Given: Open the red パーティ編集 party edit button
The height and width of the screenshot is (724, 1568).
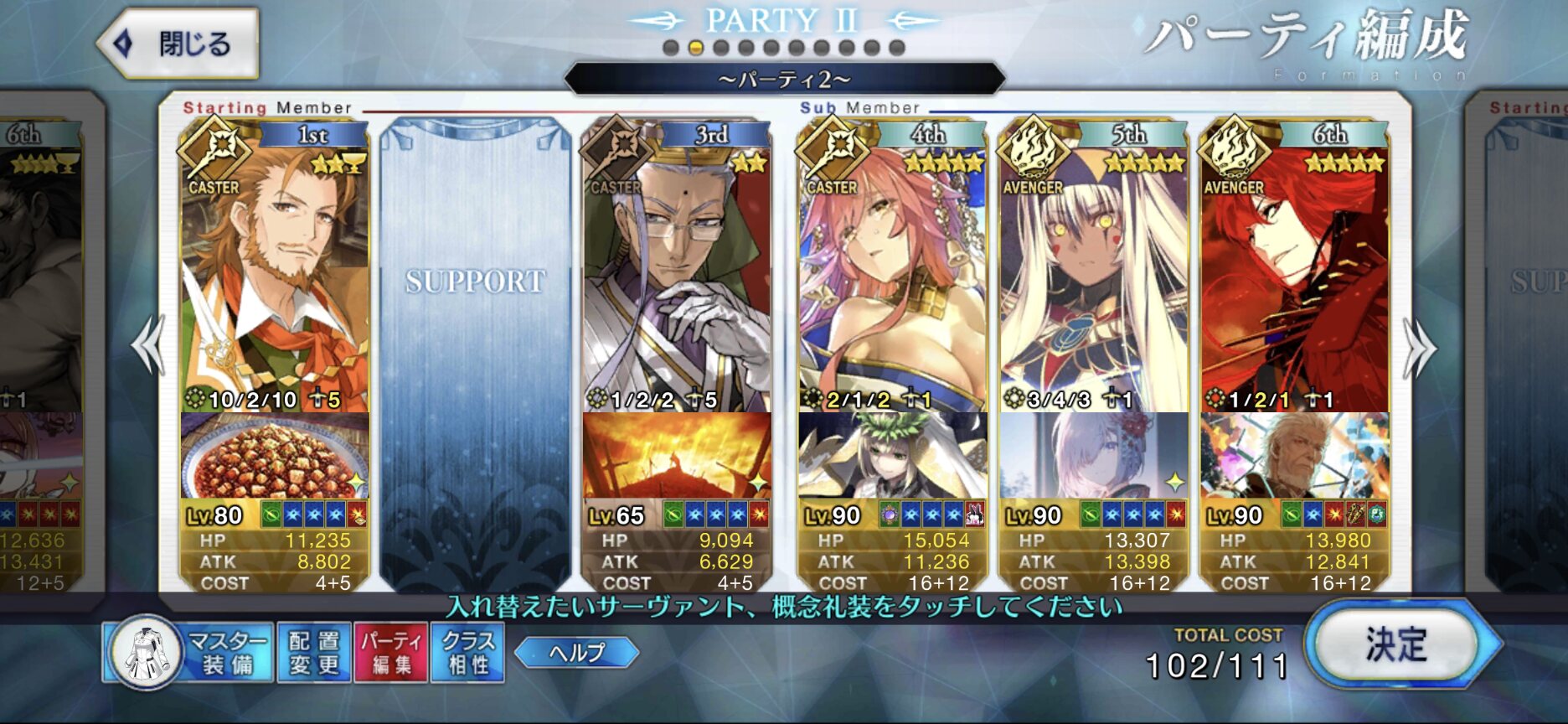Looking at the screenshot, I should click(391, 654).
